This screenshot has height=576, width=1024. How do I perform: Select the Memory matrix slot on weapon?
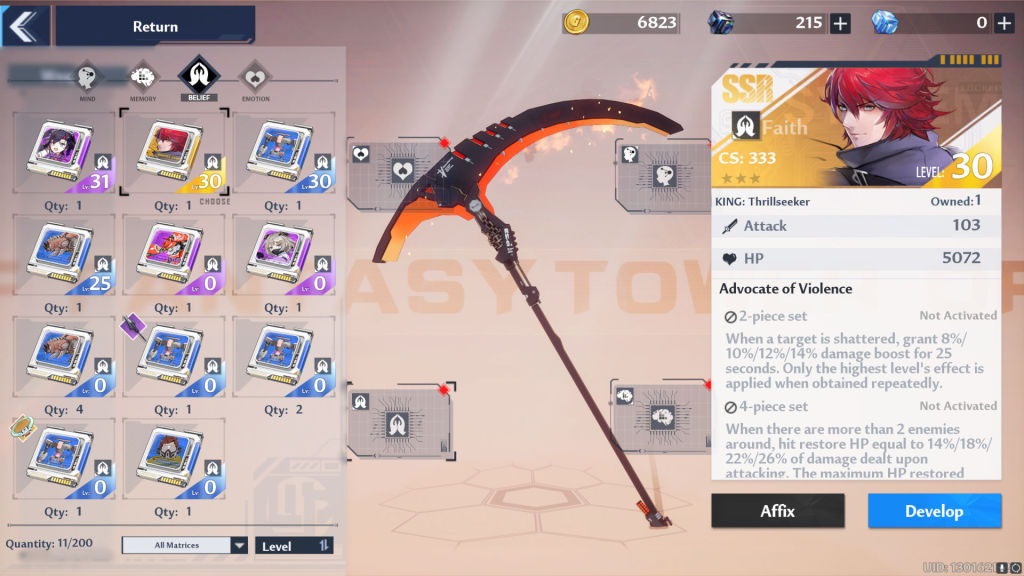[661, 415]
